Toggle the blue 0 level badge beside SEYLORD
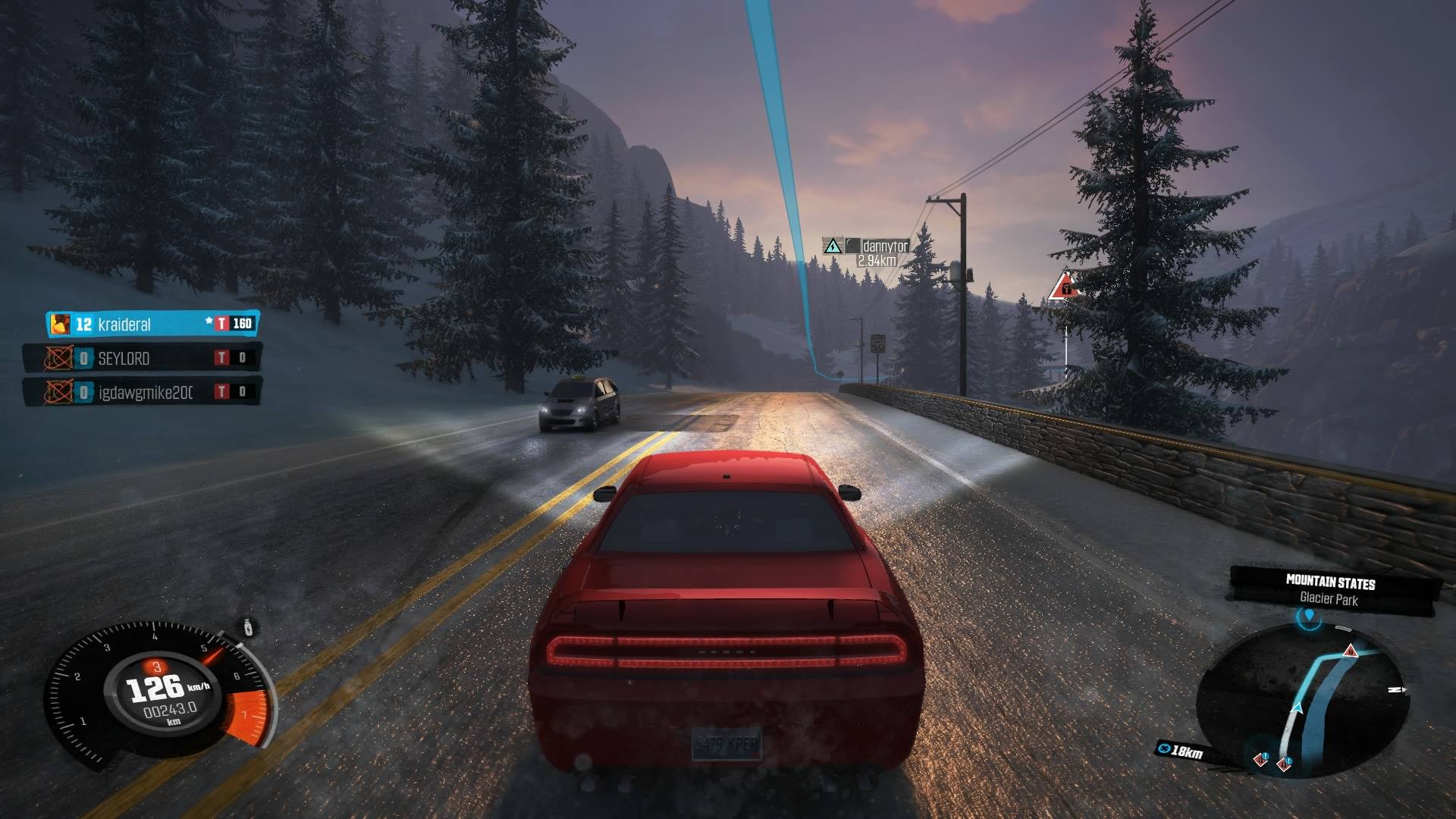This screenshot has height=819, width=1456. (x=83, y=358)
